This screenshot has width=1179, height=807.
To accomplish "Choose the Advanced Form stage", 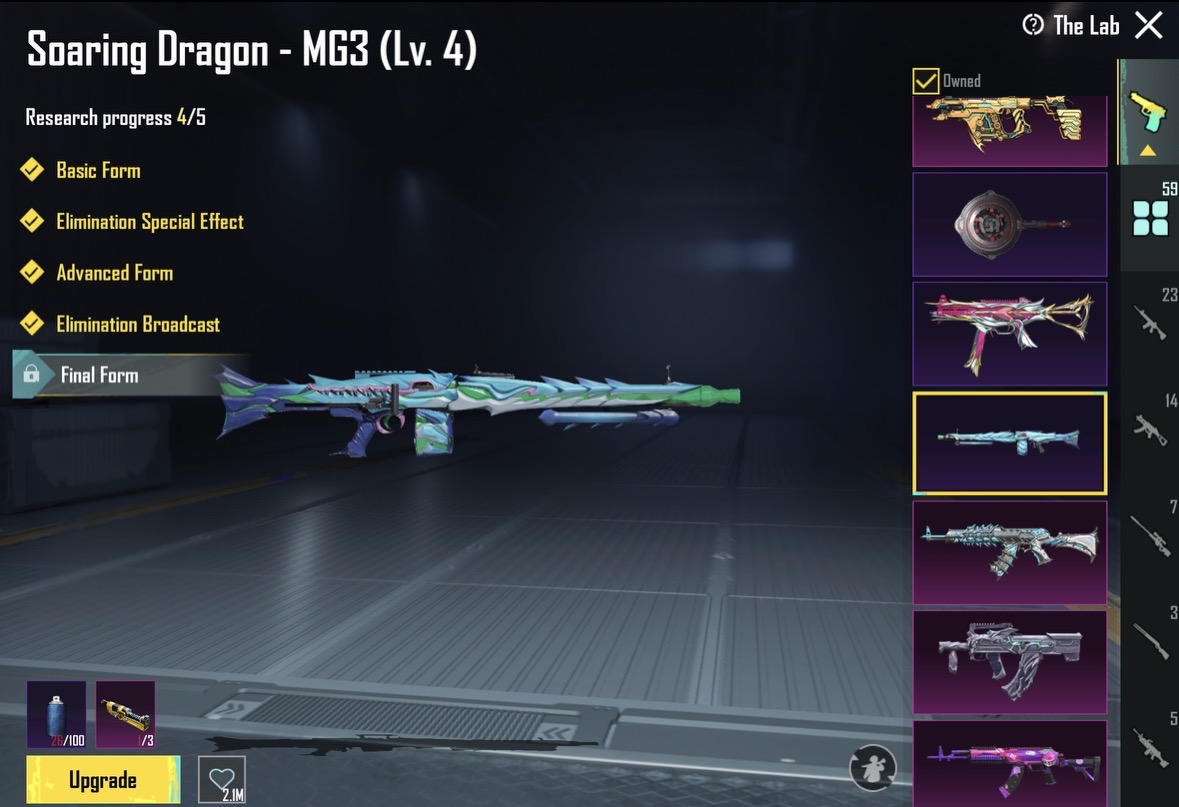I will (114, 273).
